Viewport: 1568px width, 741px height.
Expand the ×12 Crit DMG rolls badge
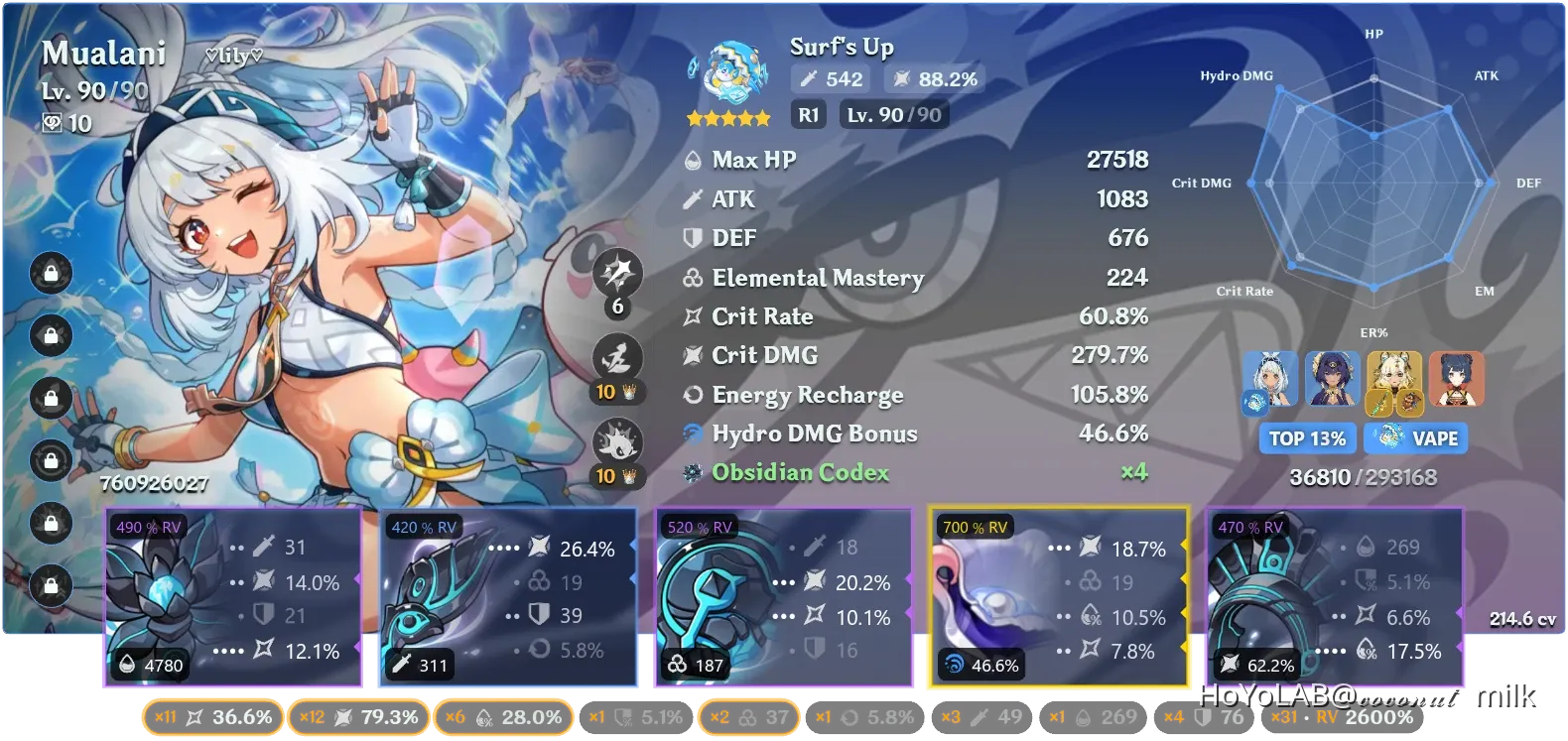[x=358, y=717]
